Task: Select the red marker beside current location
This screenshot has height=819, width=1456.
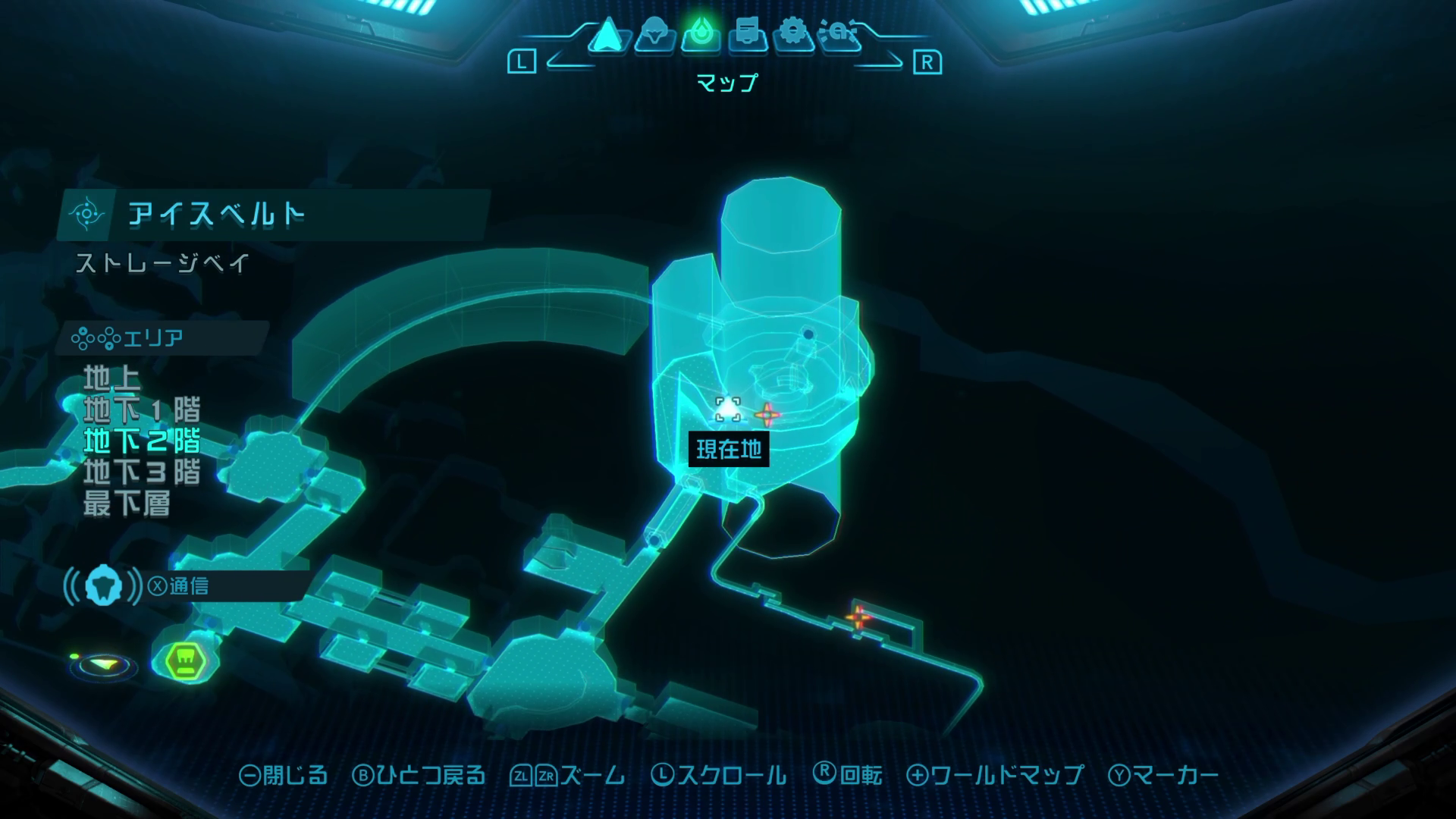Action: click(x=767, y=414)
